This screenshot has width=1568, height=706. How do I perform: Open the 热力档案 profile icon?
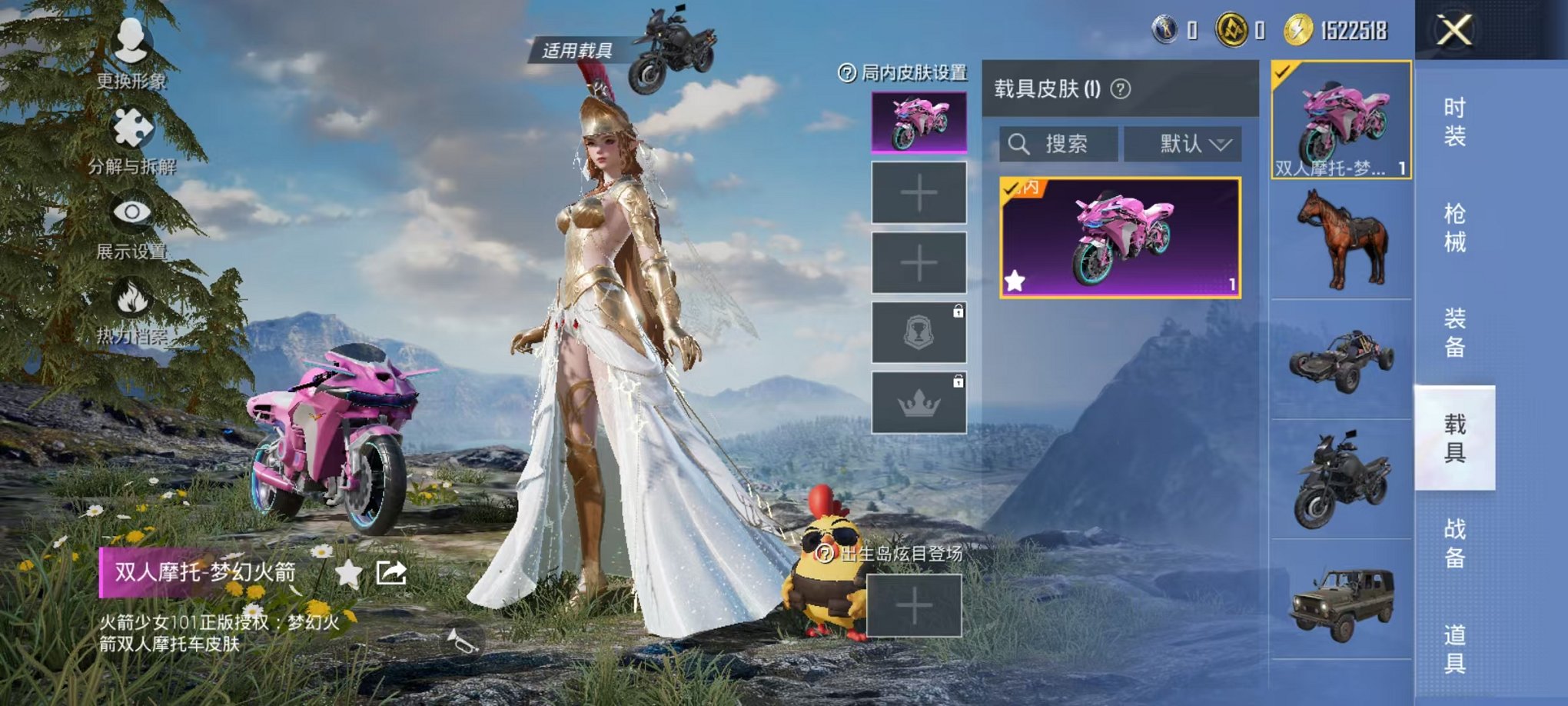132,296
